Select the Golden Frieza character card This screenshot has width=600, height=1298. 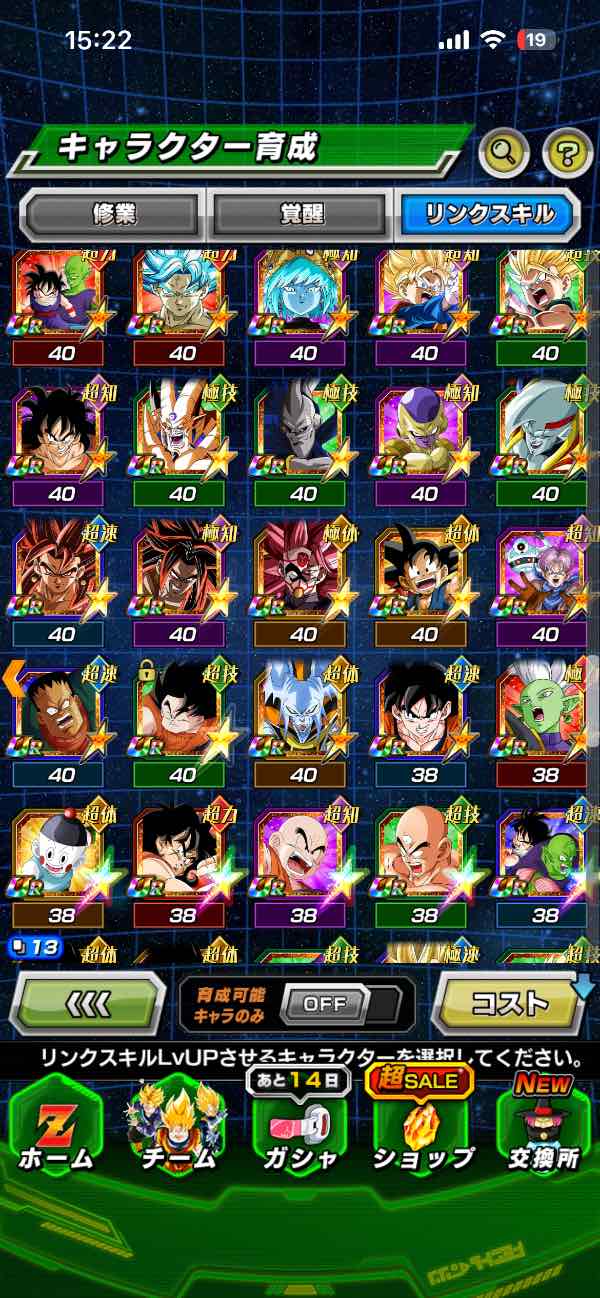pyautogui.click(x=424, y=428)
